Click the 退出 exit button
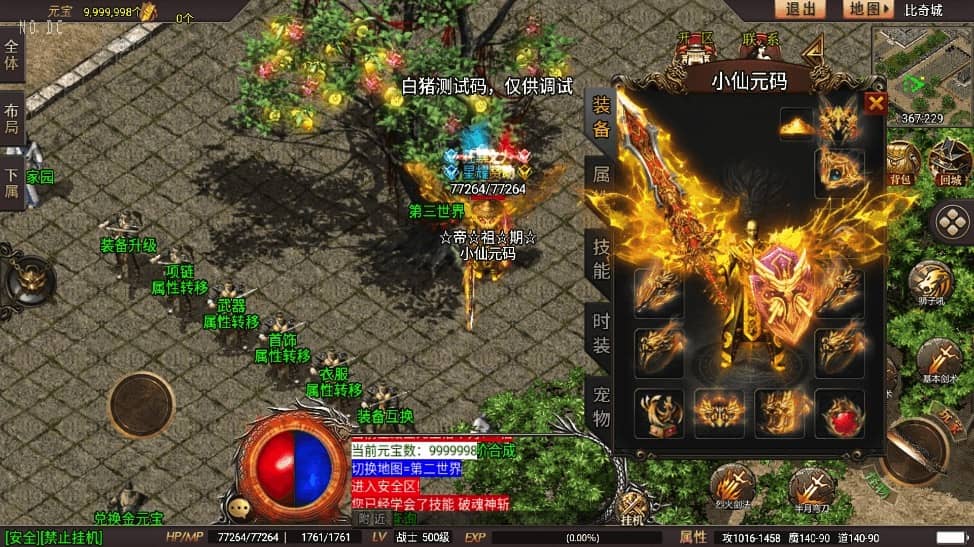The width and height of the screenshot is (974, 547). pyautogui.click(x=800, y=9)
